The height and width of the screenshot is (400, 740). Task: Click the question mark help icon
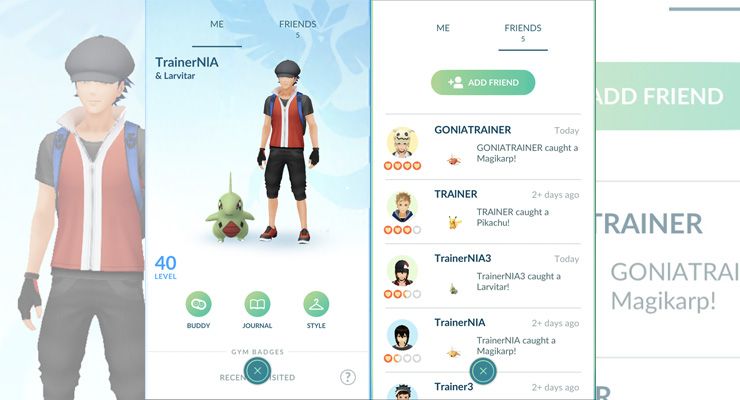click(347, 377)
